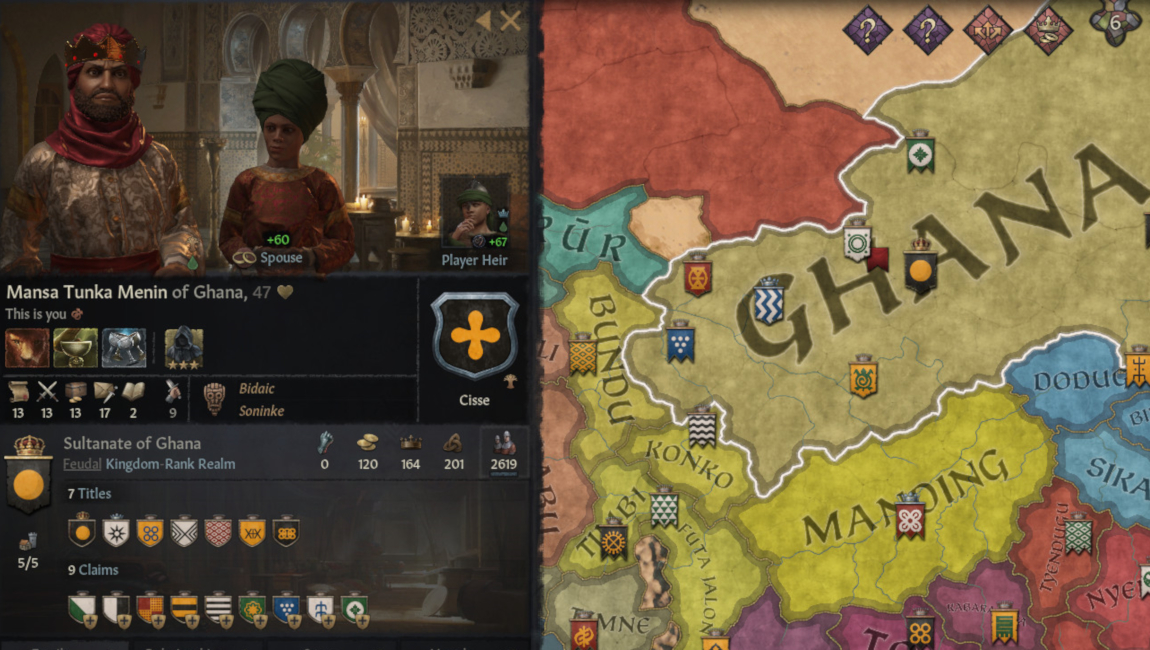Select the white sun title shield

coord(116,531)
